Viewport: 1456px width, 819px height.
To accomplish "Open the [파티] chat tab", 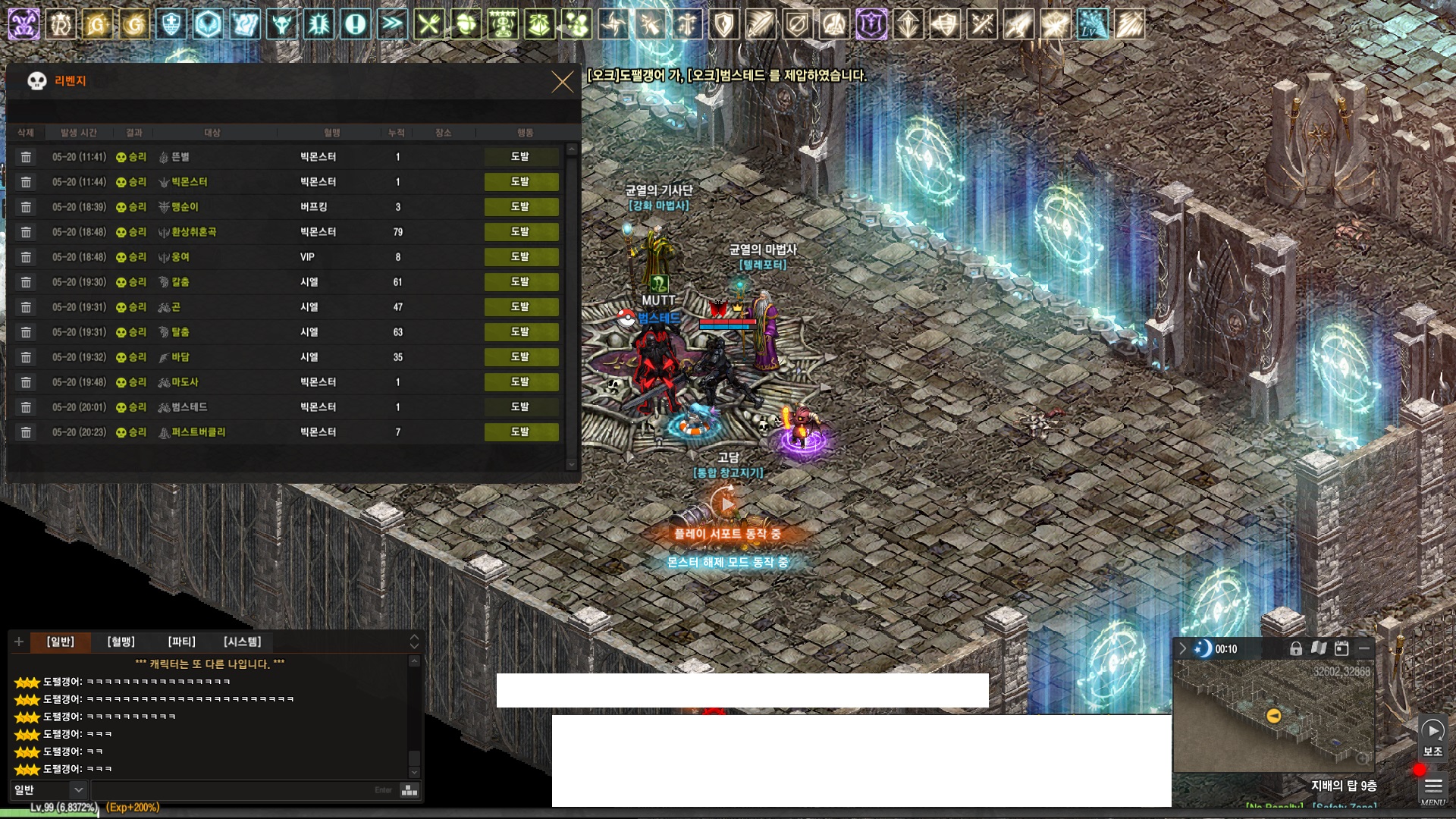I will pyautogui.click(x=181, y=642).
